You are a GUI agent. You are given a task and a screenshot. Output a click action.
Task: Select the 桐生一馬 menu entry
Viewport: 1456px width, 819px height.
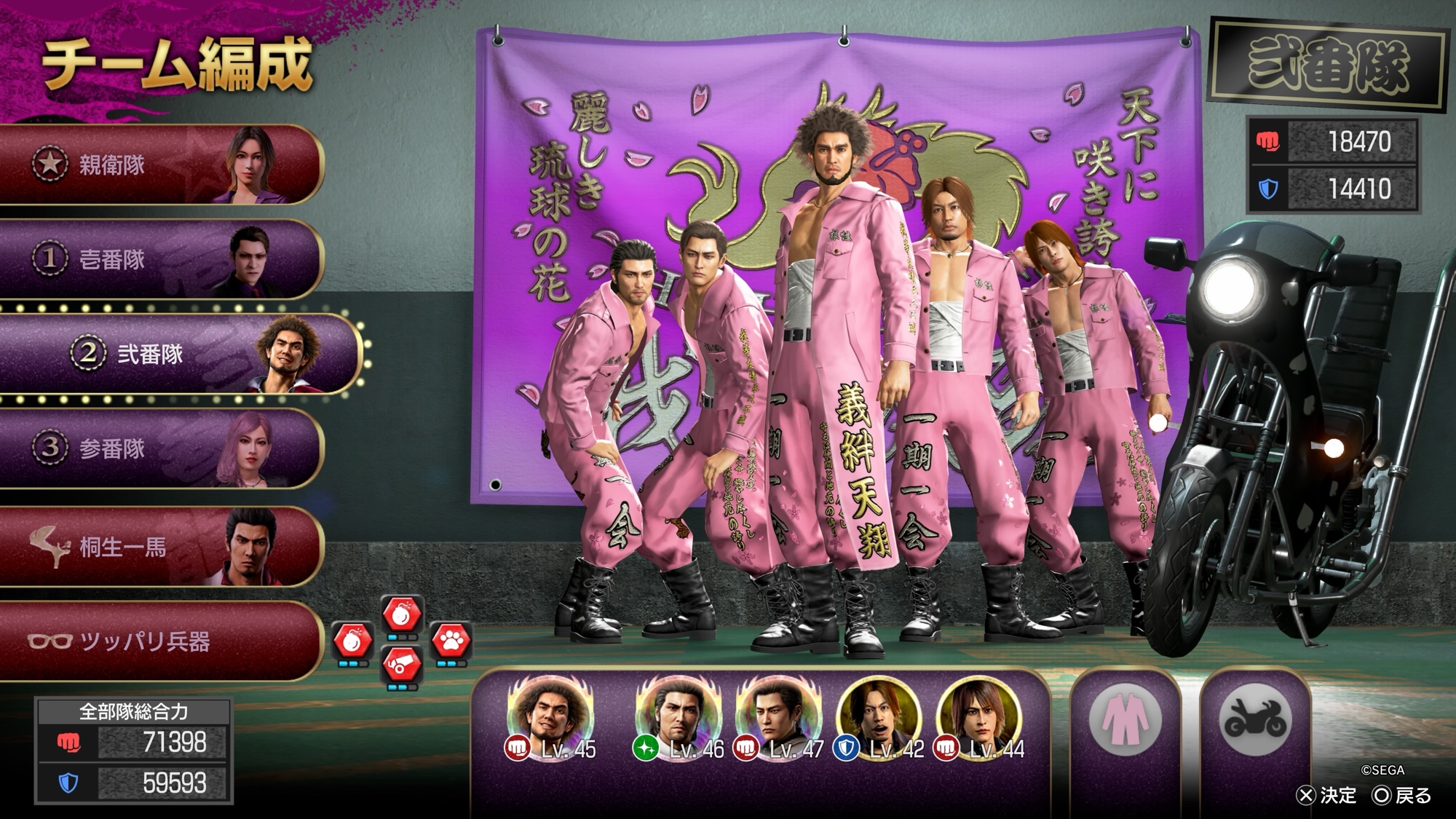(160, 547)
